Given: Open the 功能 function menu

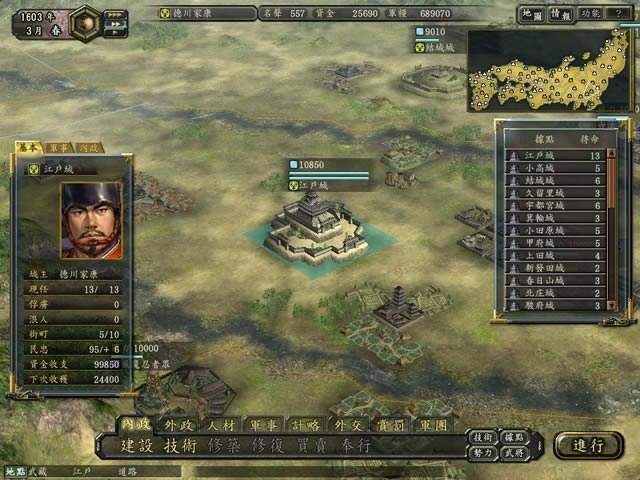Looking at the screenshot, I should (x=590, y=14).
